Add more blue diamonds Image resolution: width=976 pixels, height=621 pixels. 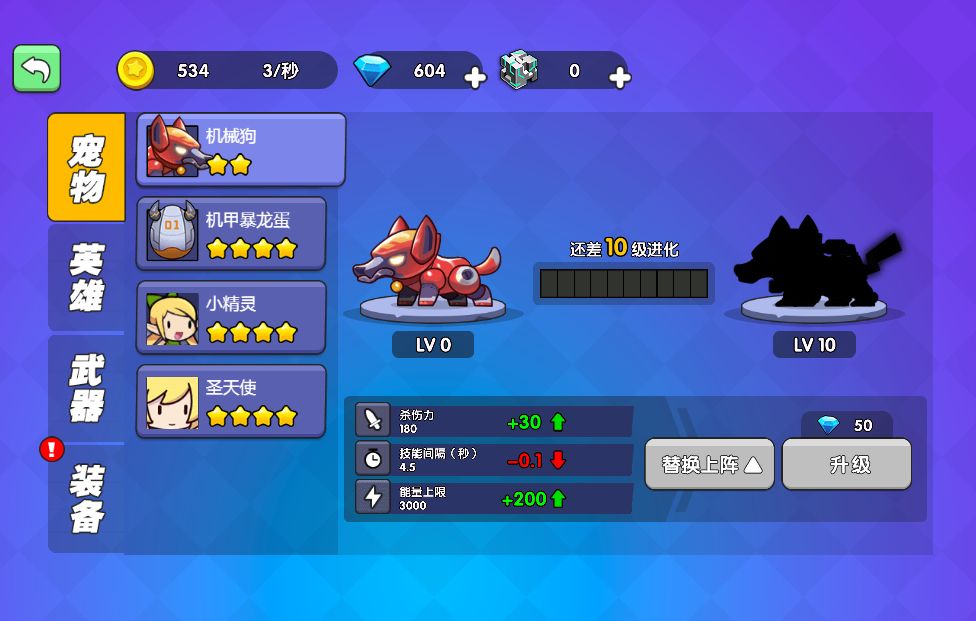click(475, 78)
